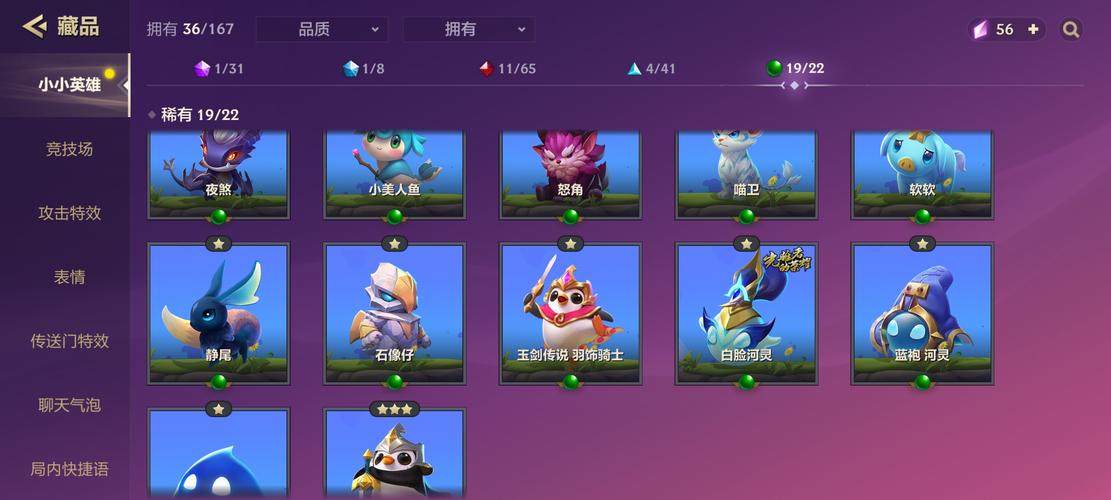Image resolution: width=1111 pixels, height=500 pixels.
Task: Filter by blue gem rarity 1/8
Action: 363,69
